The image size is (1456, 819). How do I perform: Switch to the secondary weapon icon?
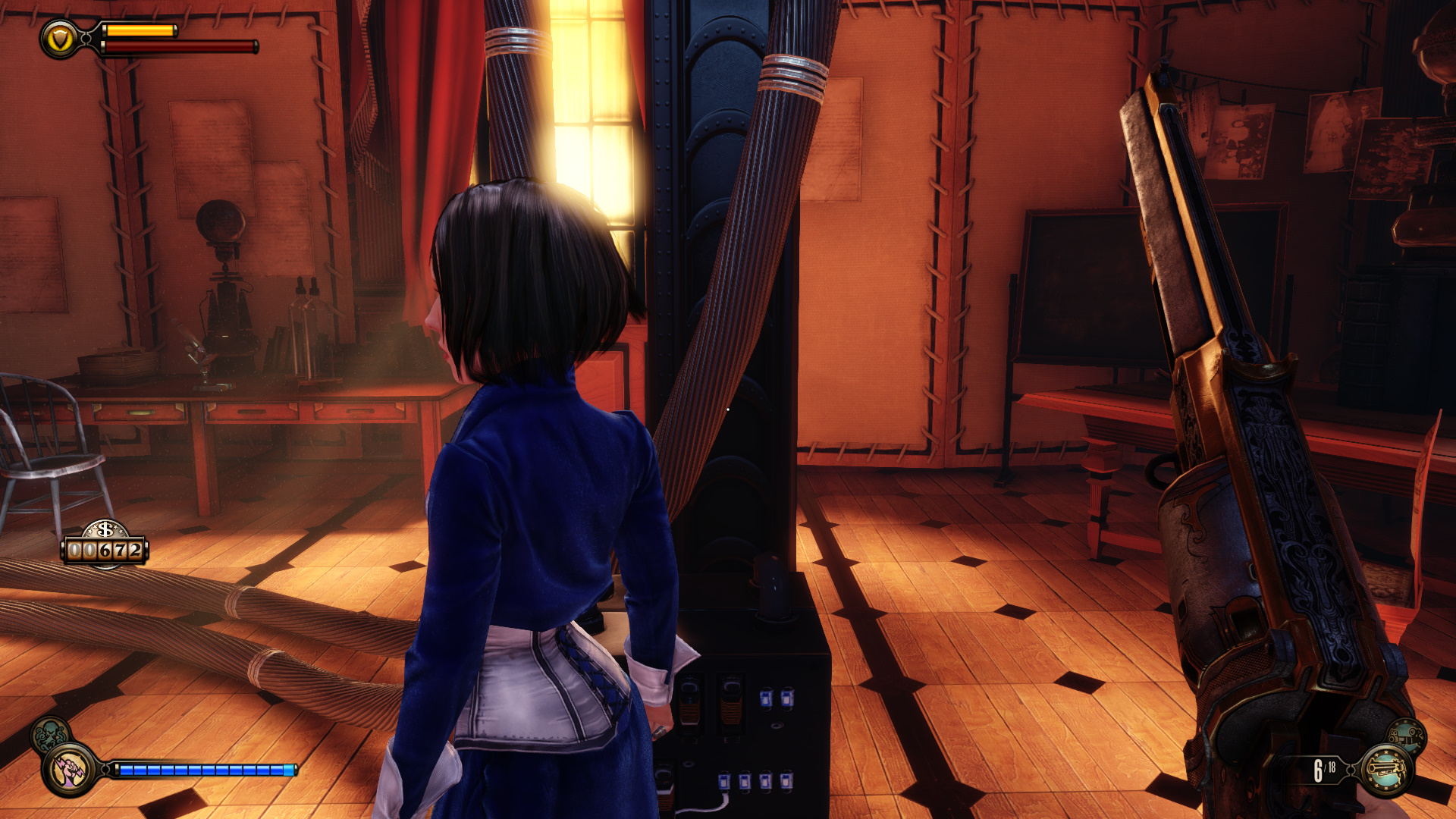1407,736
